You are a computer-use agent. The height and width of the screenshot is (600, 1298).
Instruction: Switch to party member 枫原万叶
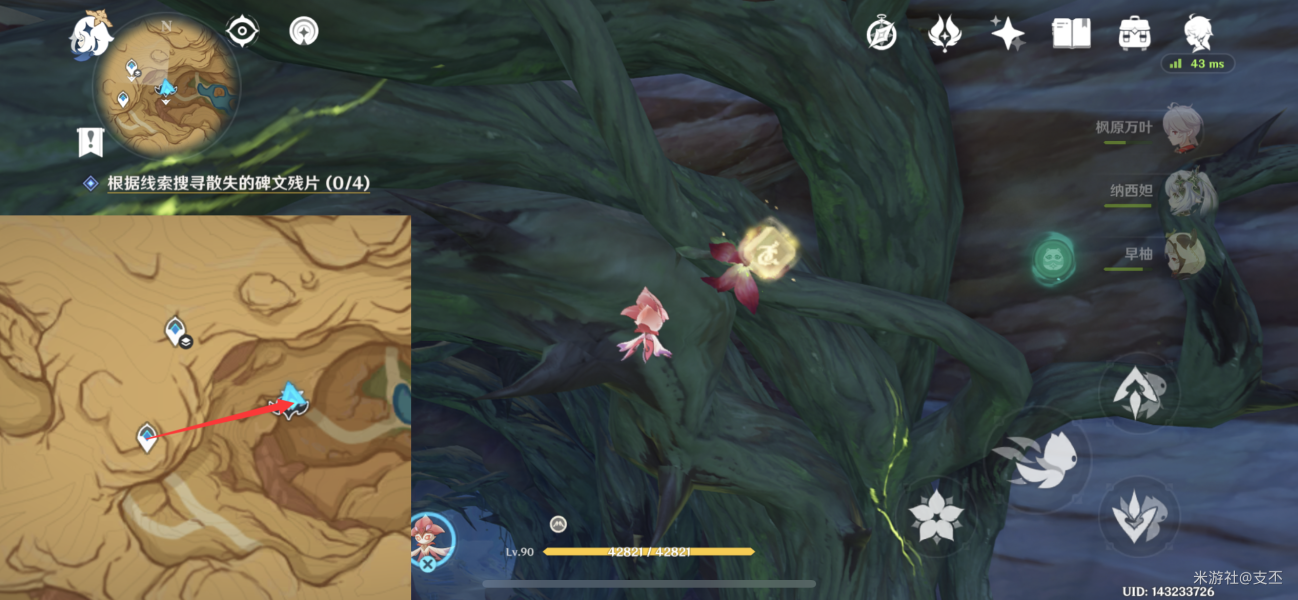coord(1182,128)
